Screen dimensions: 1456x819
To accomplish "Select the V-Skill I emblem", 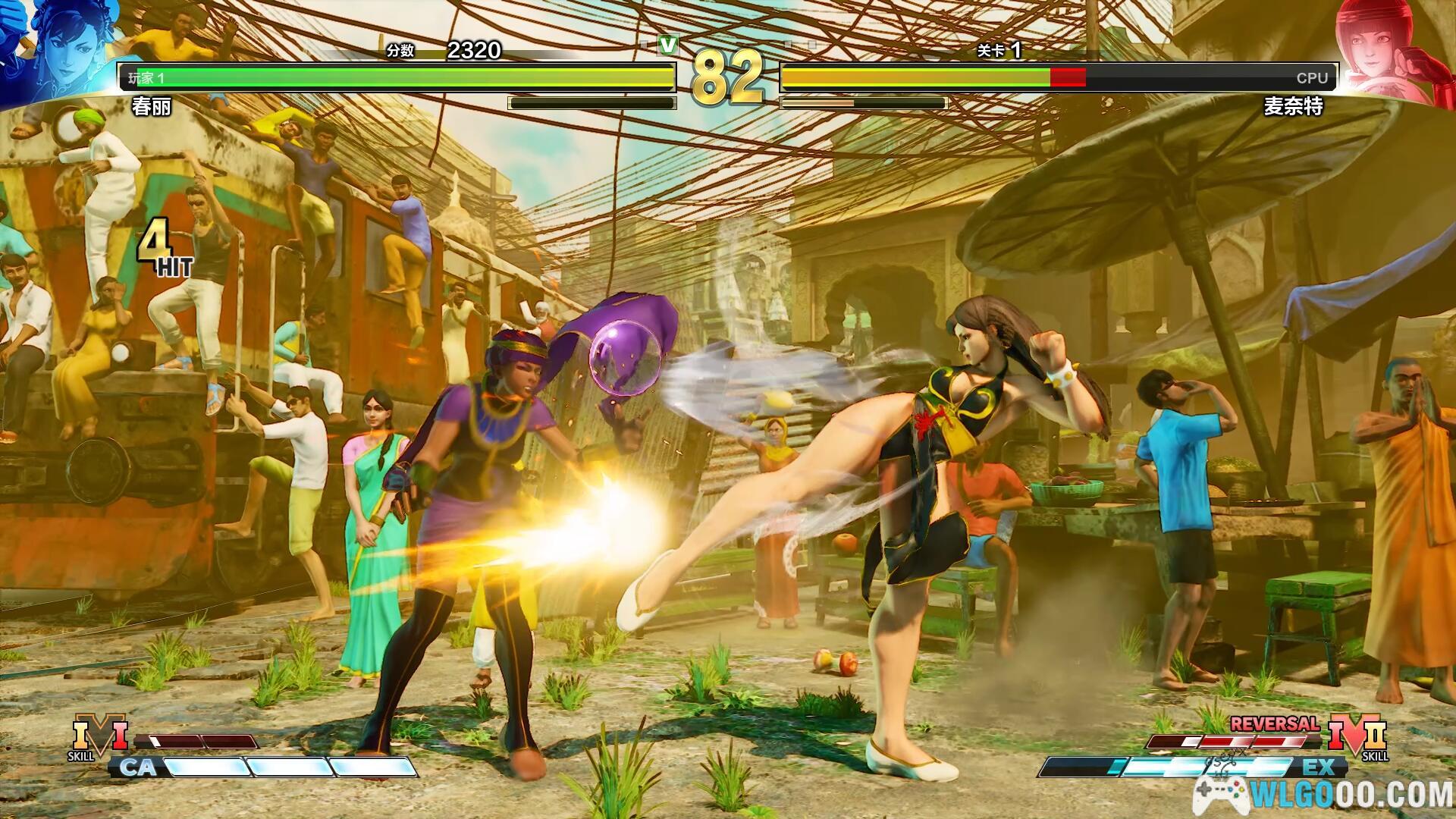I will (99, 737).
